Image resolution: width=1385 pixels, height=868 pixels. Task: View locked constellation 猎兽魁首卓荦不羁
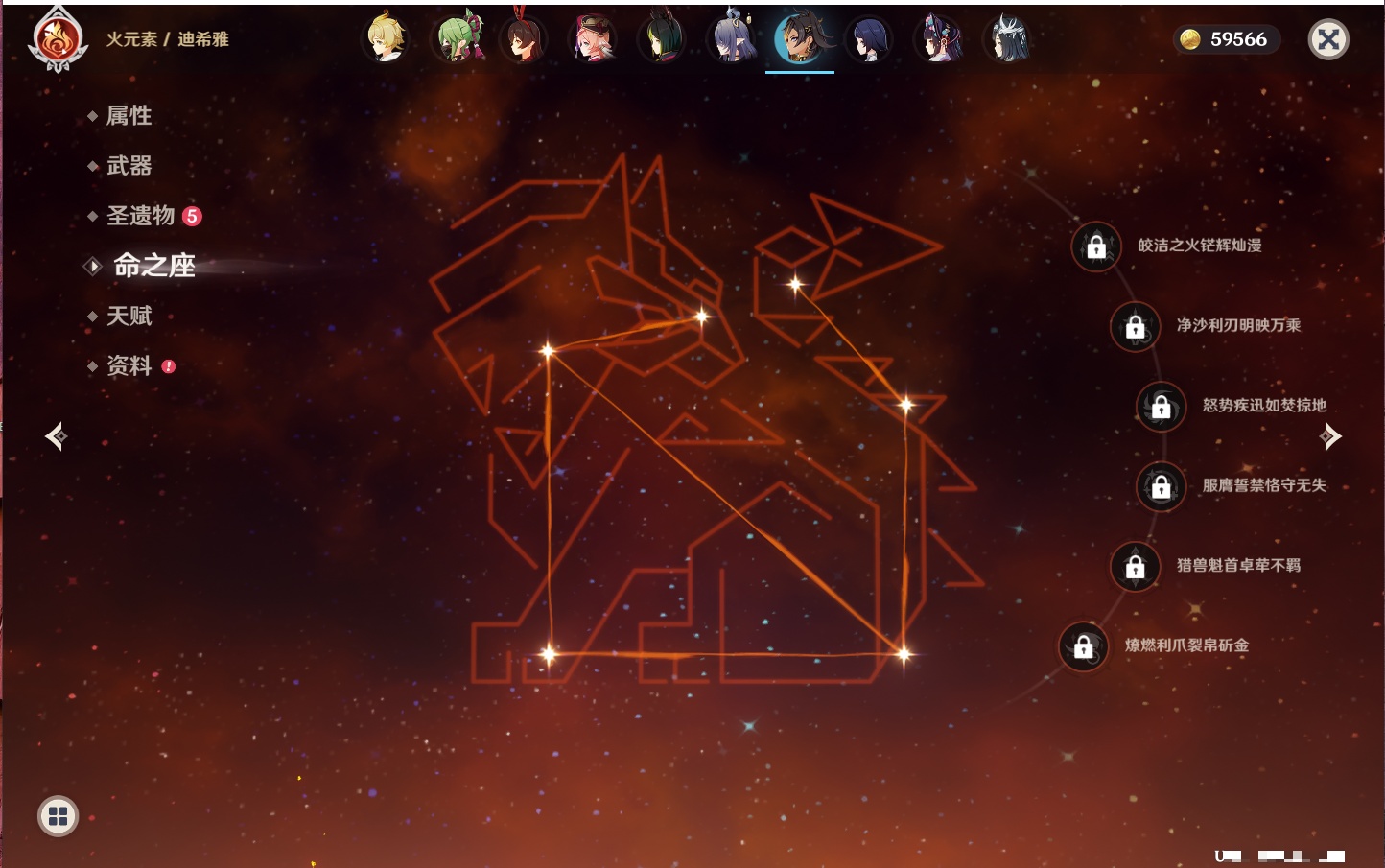pos(1135,566)
